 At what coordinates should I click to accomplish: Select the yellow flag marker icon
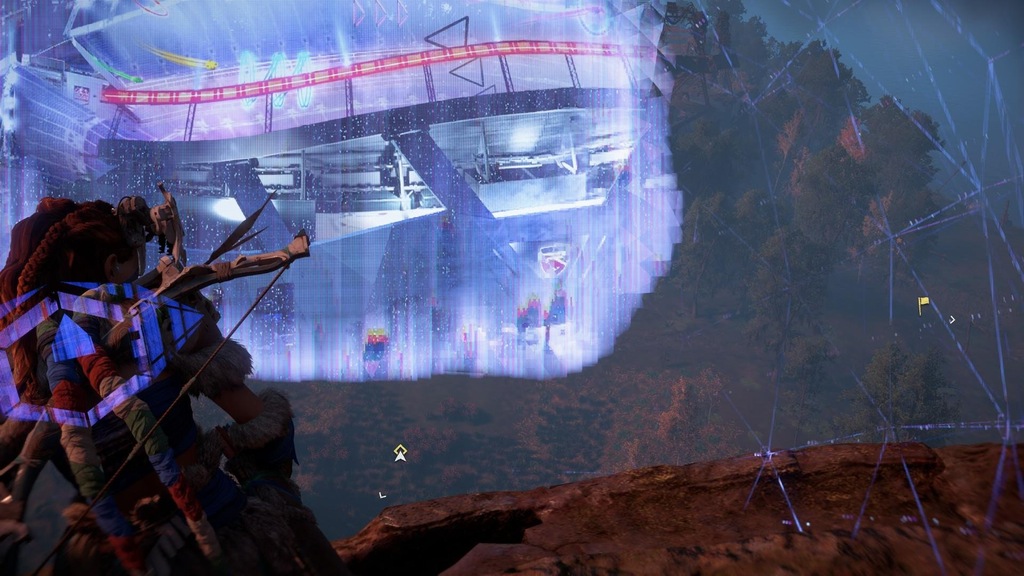pos(923,302)
